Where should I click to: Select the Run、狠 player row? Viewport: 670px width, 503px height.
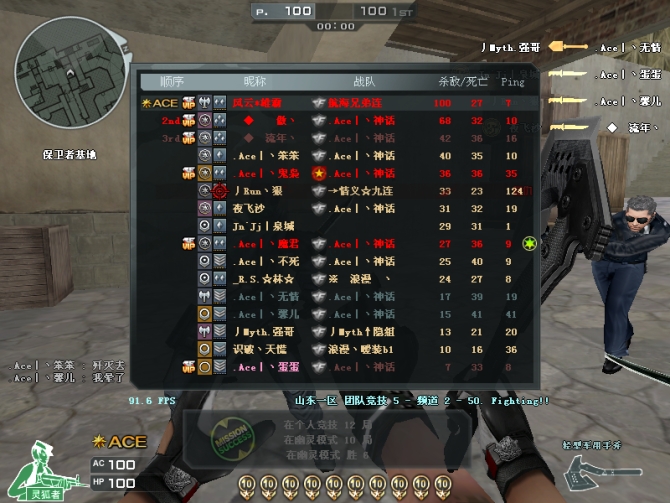pos(338,191)
